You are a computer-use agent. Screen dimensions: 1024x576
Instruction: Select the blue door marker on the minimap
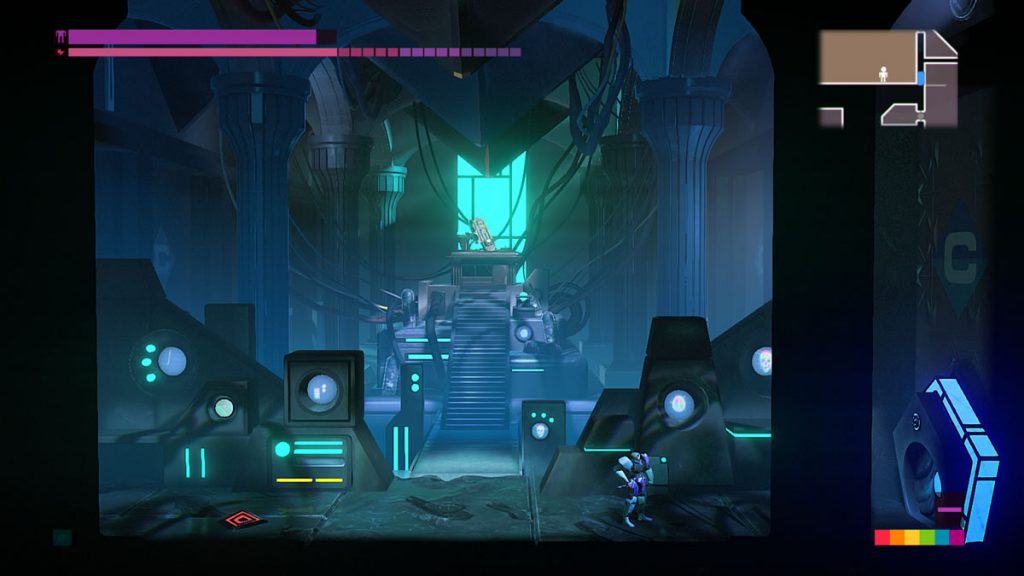(x=920, y=76)
